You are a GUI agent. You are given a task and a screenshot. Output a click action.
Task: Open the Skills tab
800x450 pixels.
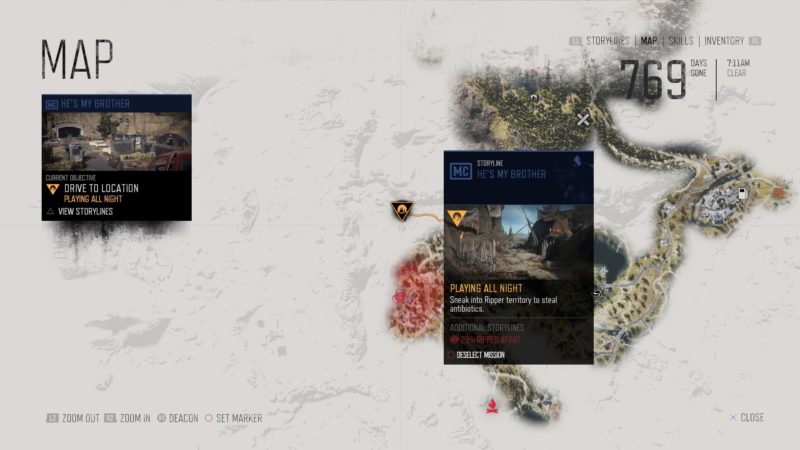(681, 41)
